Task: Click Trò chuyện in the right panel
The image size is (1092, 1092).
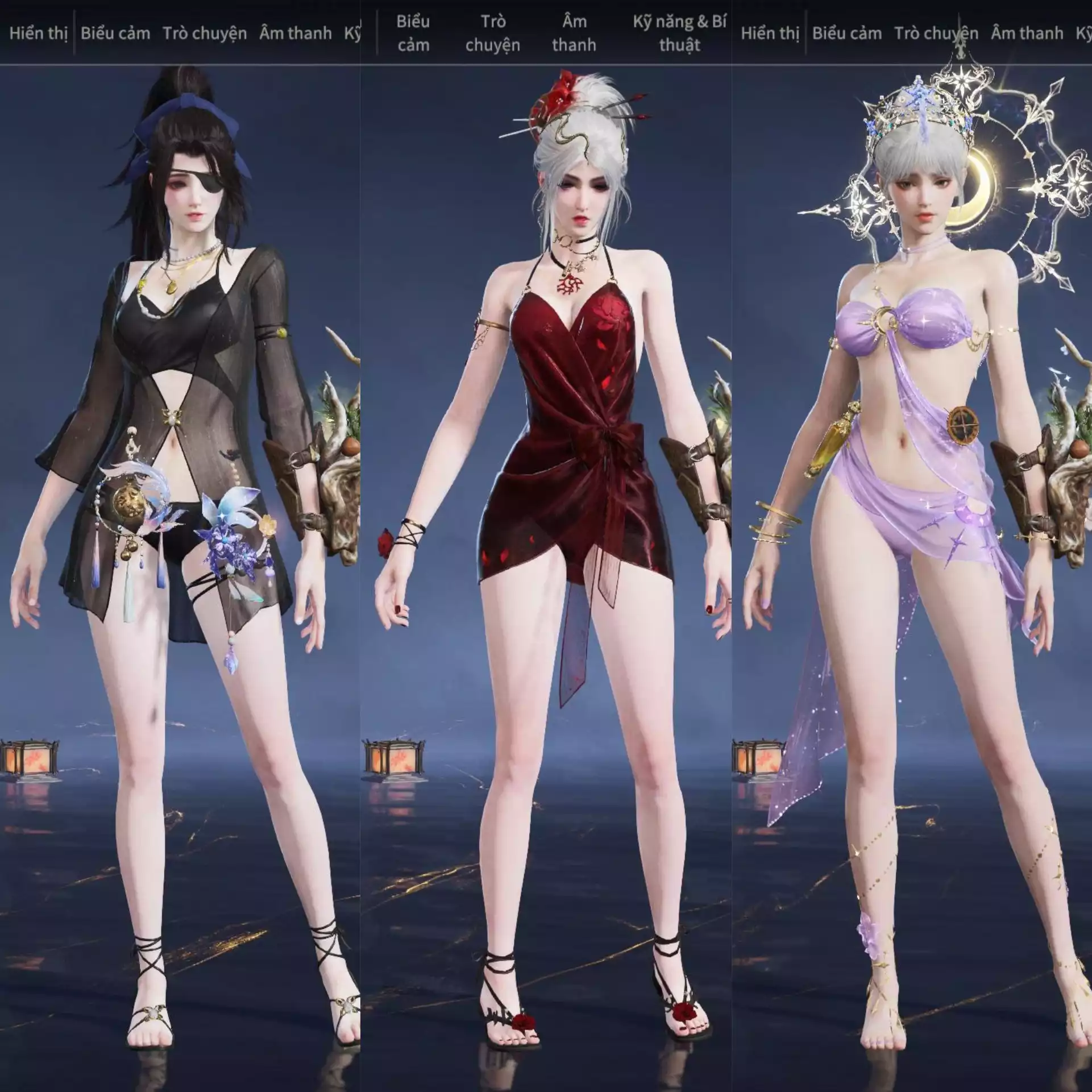Action: pos(939,33)
